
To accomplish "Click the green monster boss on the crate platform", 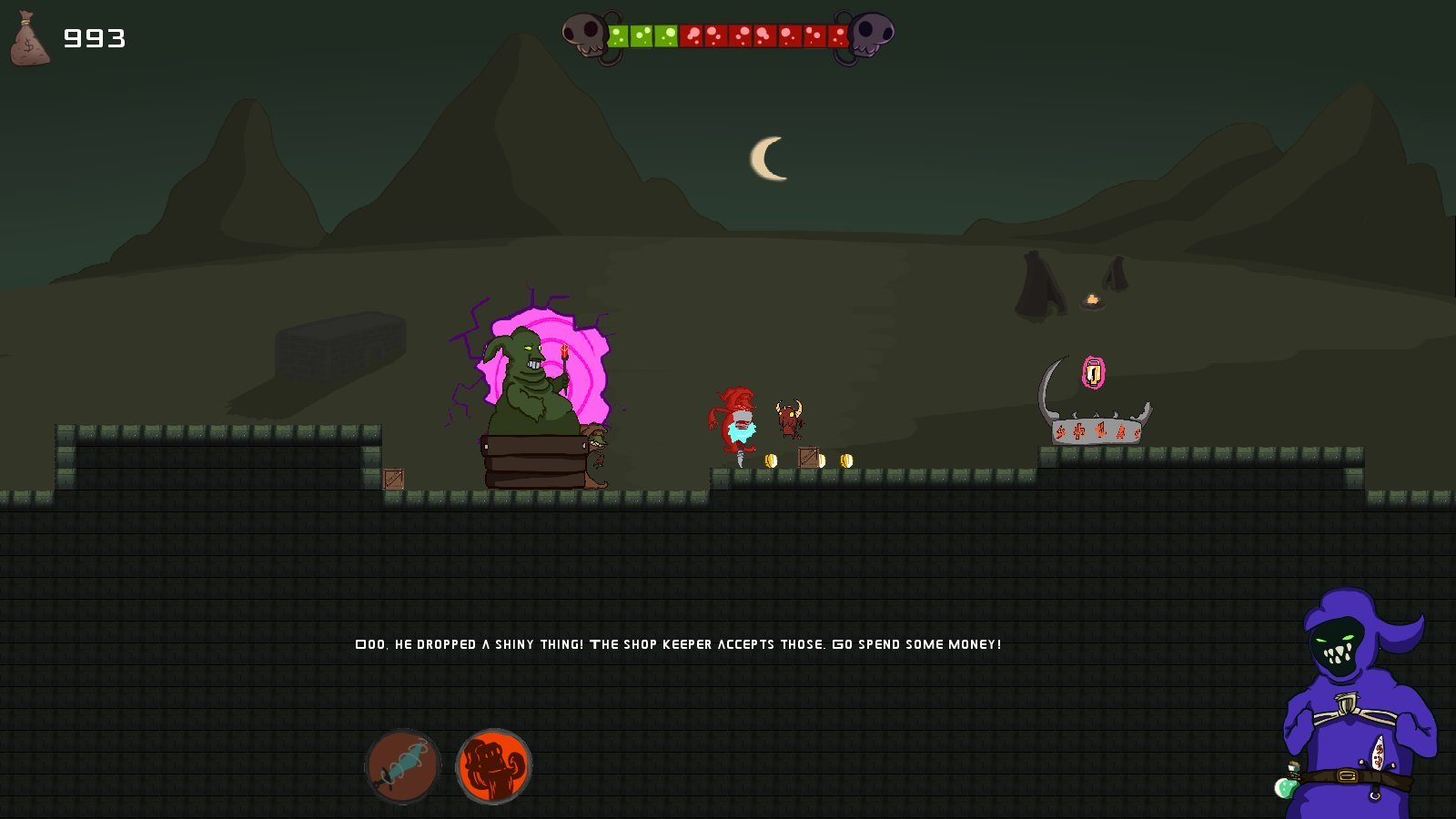I will 528,382.
